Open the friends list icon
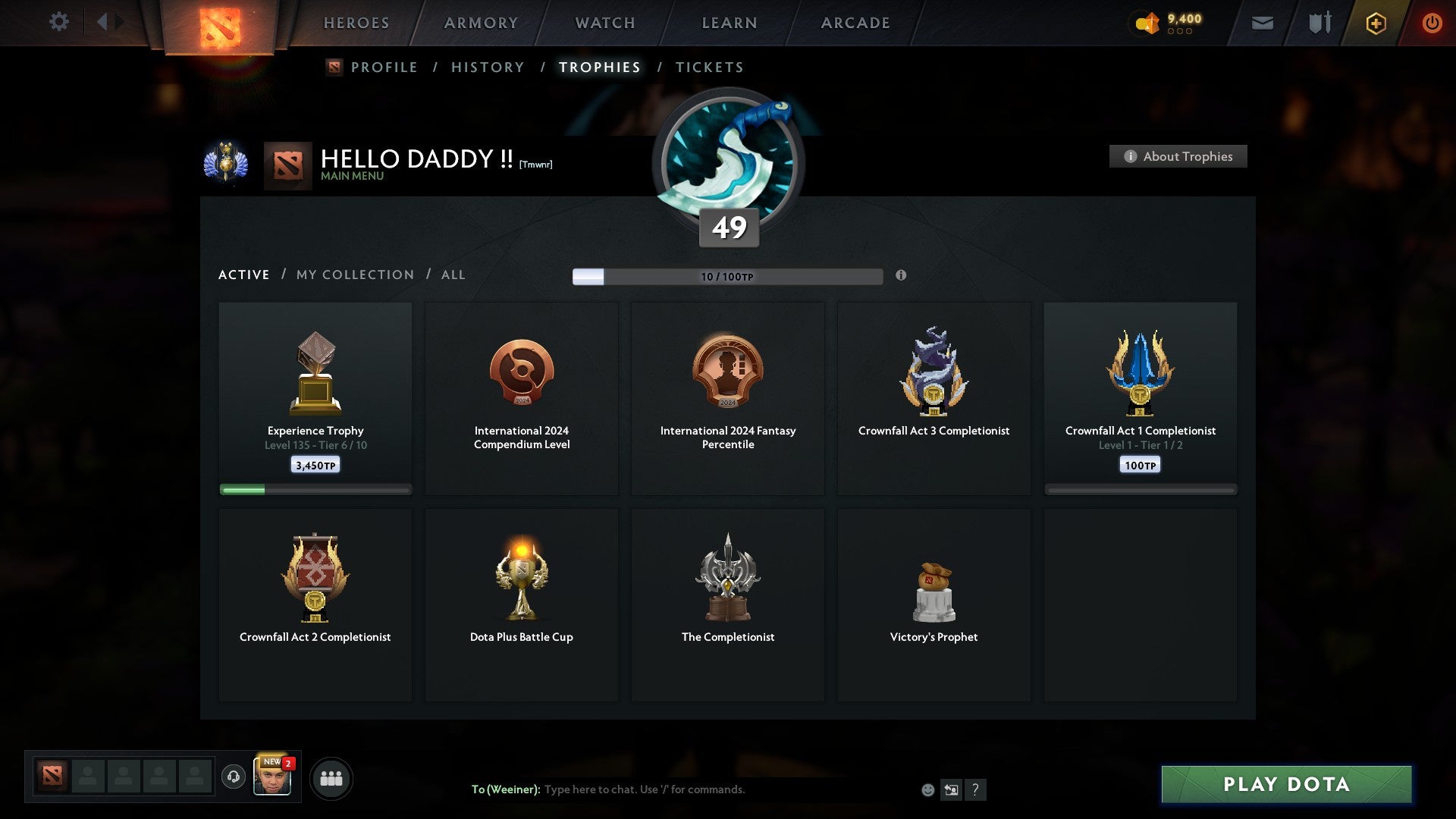 (331, 777)
